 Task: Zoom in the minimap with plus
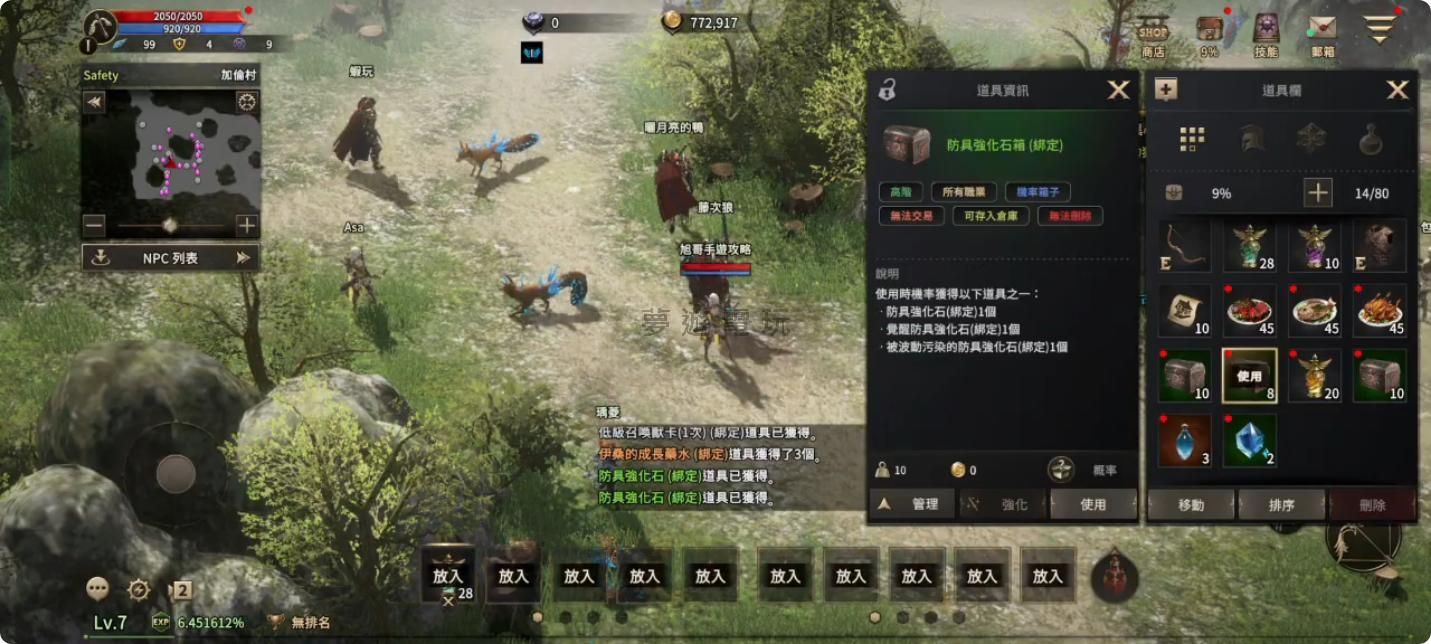pyautogui.click(x=247, y=226)
